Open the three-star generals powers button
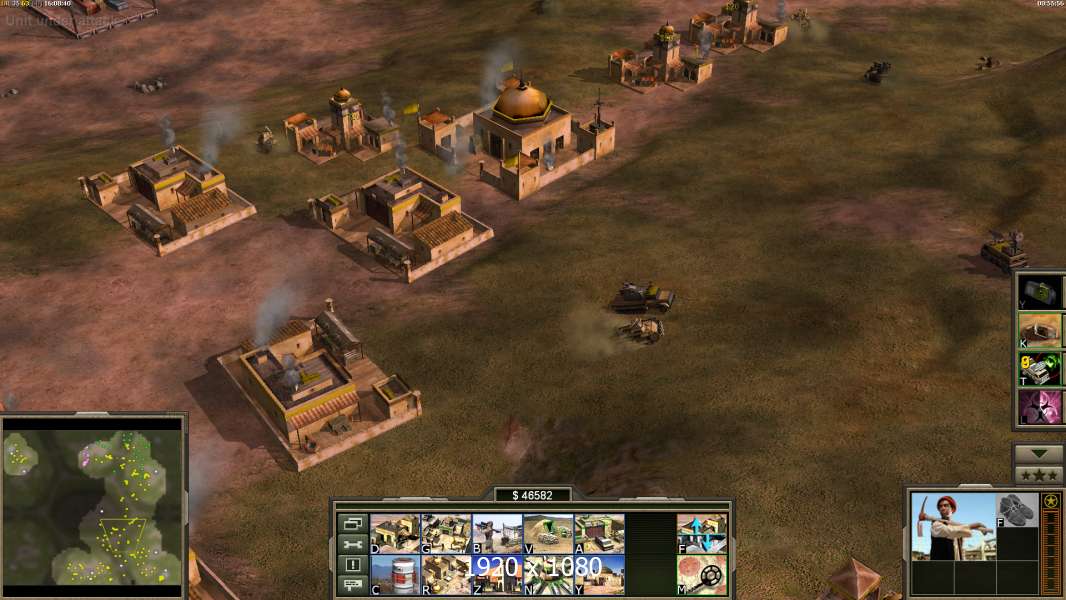Viewport: 1066px width, 600px height. tap(1039, 475)
